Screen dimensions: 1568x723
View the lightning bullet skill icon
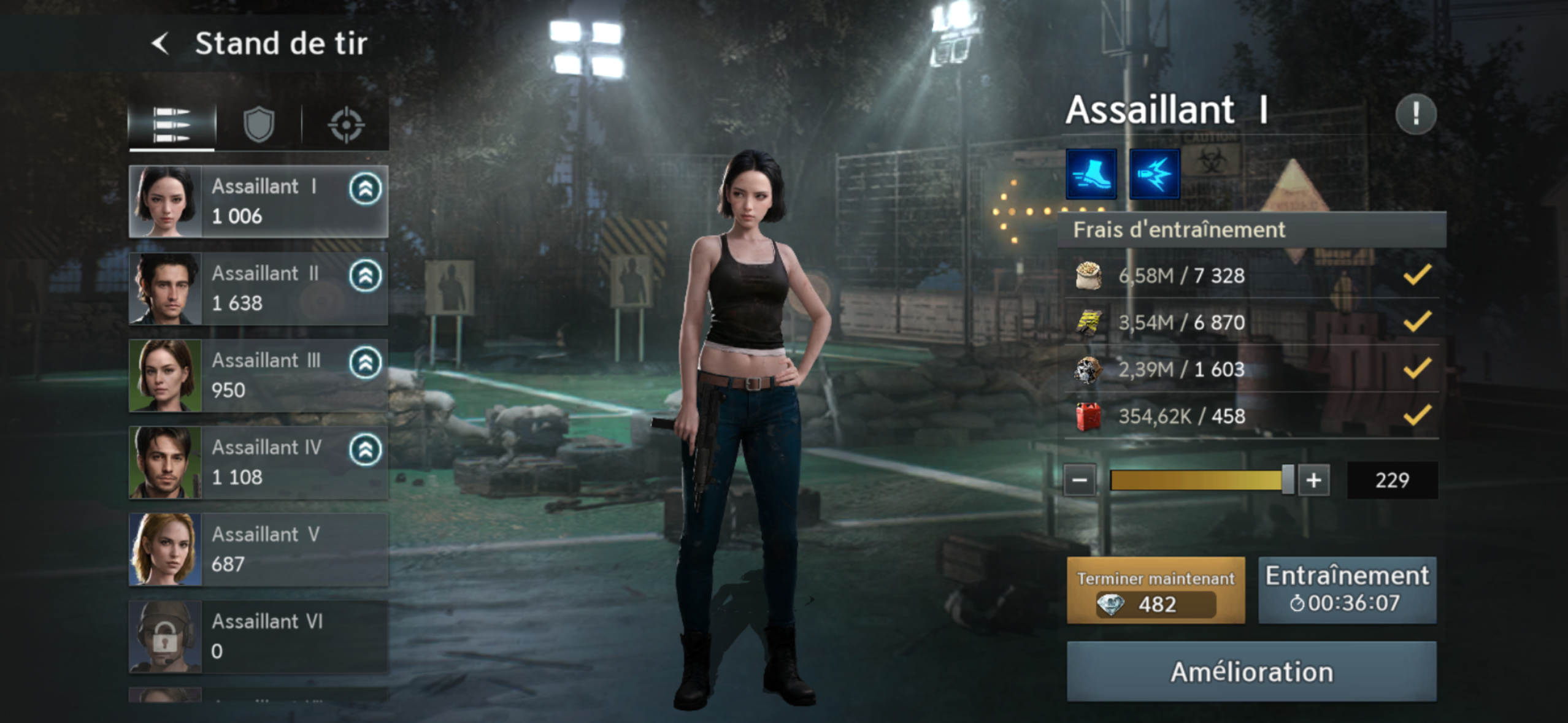click(x=1154, y=174)
